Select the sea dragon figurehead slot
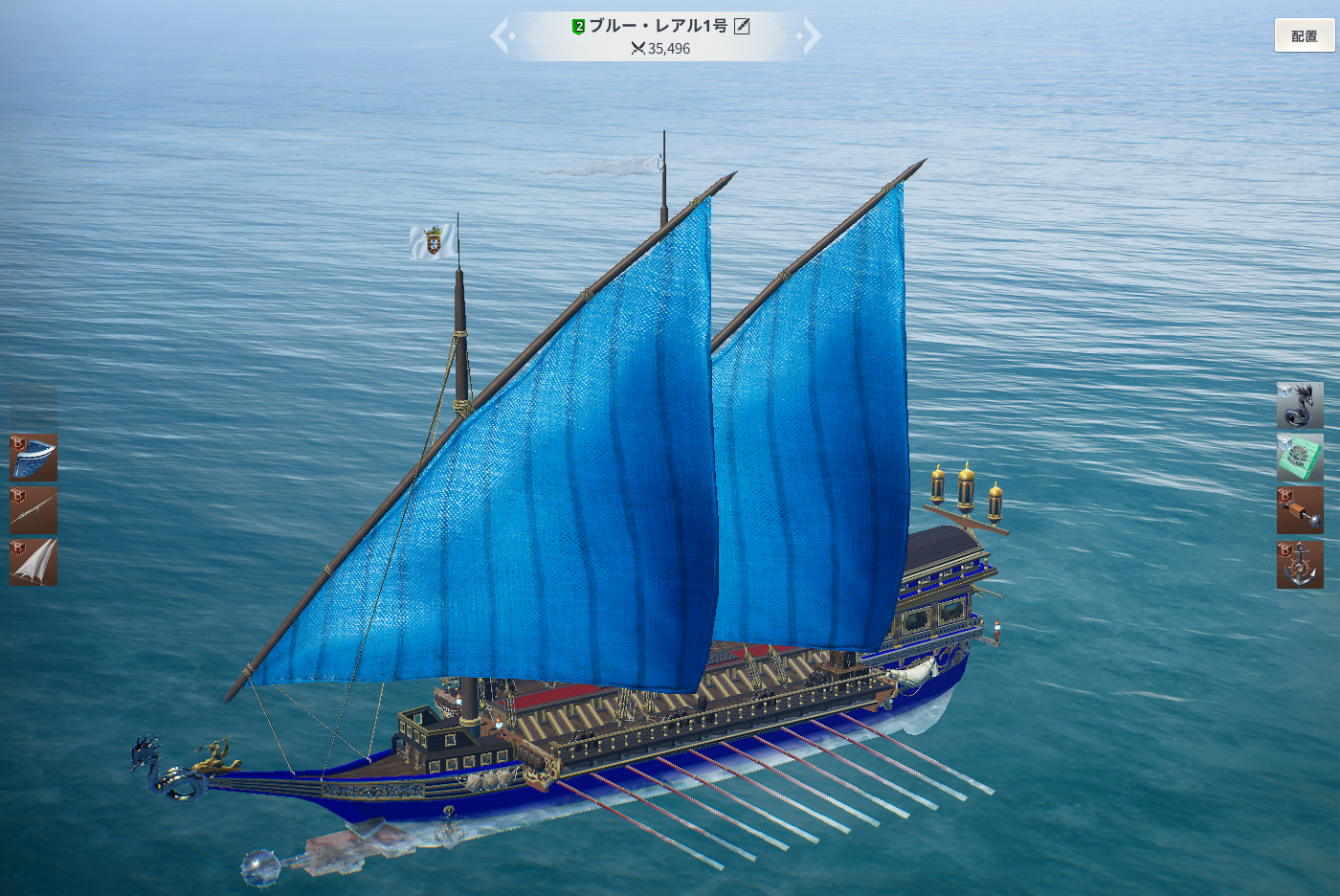 [x=1300, y=406]
